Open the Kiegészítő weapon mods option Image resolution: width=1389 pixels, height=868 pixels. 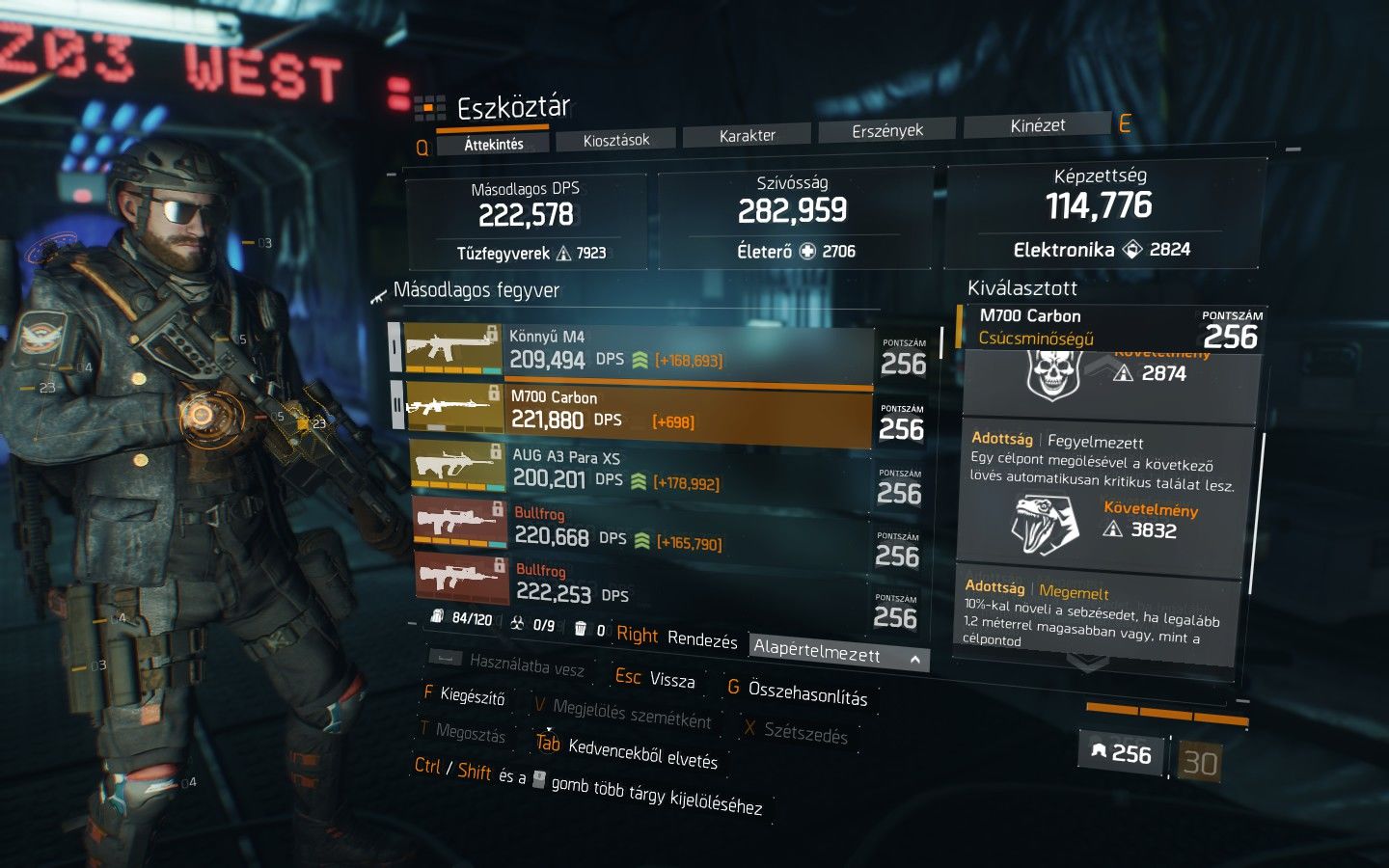(472, 695)
